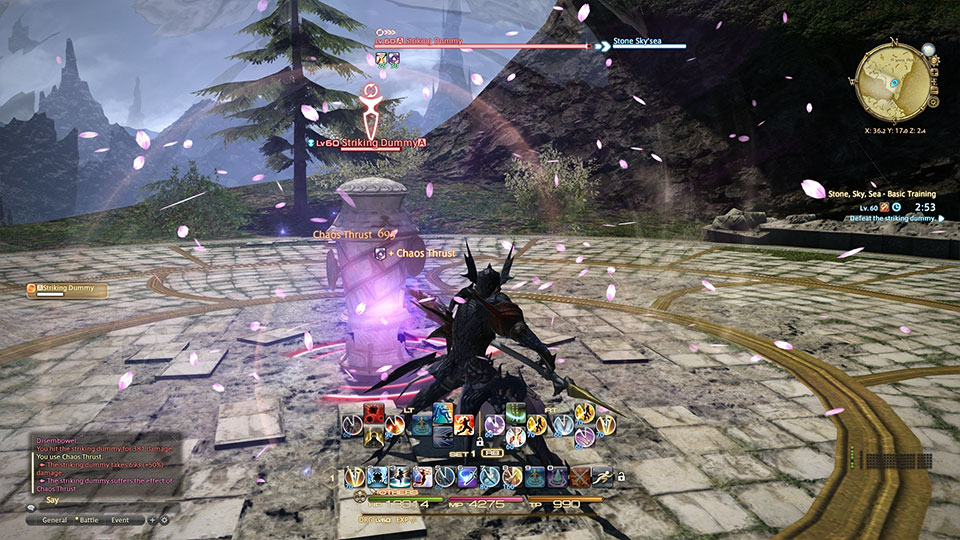Activate the red fist ability in cross hotbar
Viewport: 960px width, 540px height.
point(376,414)
